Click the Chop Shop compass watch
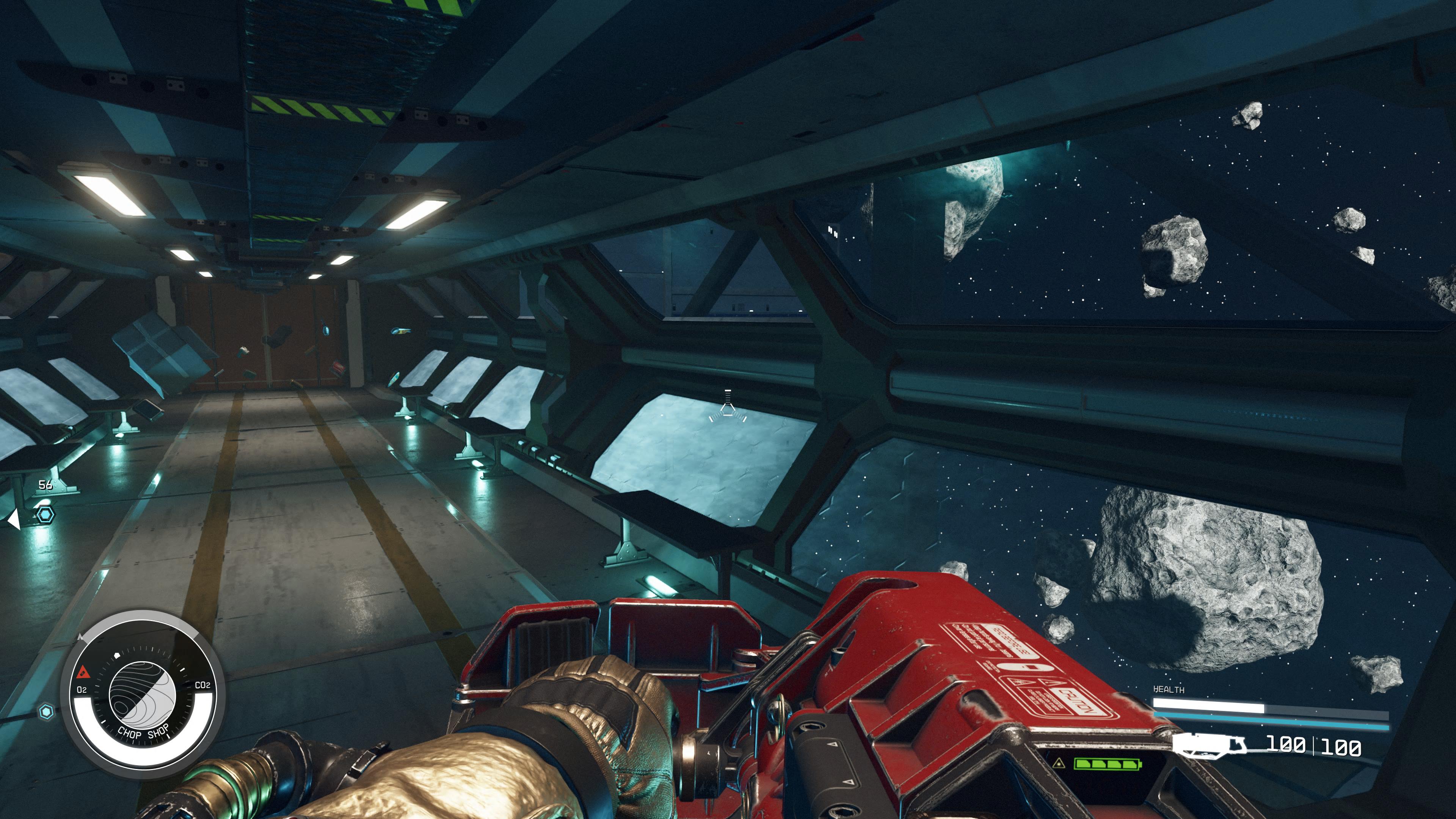Image resolution: width=1456 pixels, height=819 pixels. (143, 695)
